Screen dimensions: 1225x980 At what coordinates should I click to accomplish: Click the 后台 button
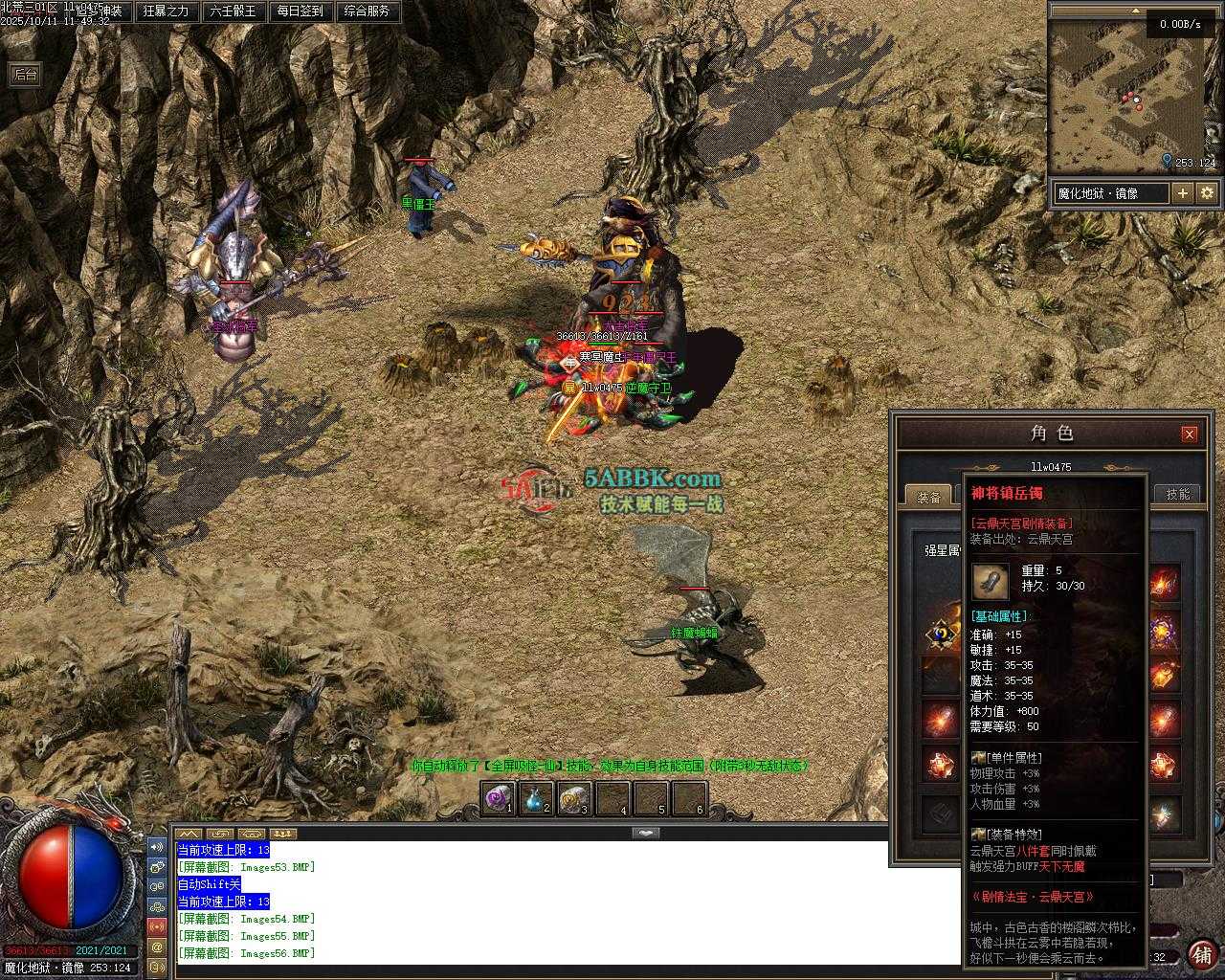[25, 75]
